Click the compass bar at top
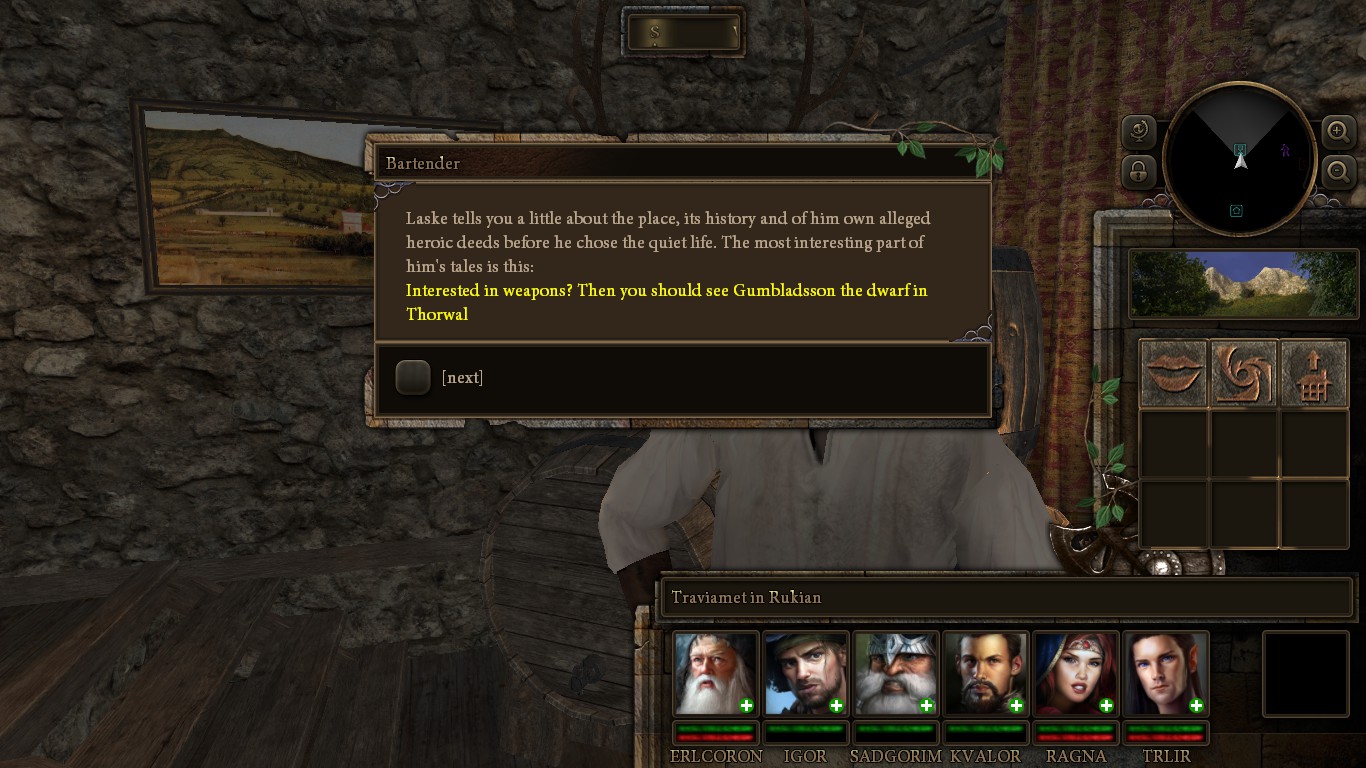Viewport: 1366px width, 768px height. tap(683, 33)
